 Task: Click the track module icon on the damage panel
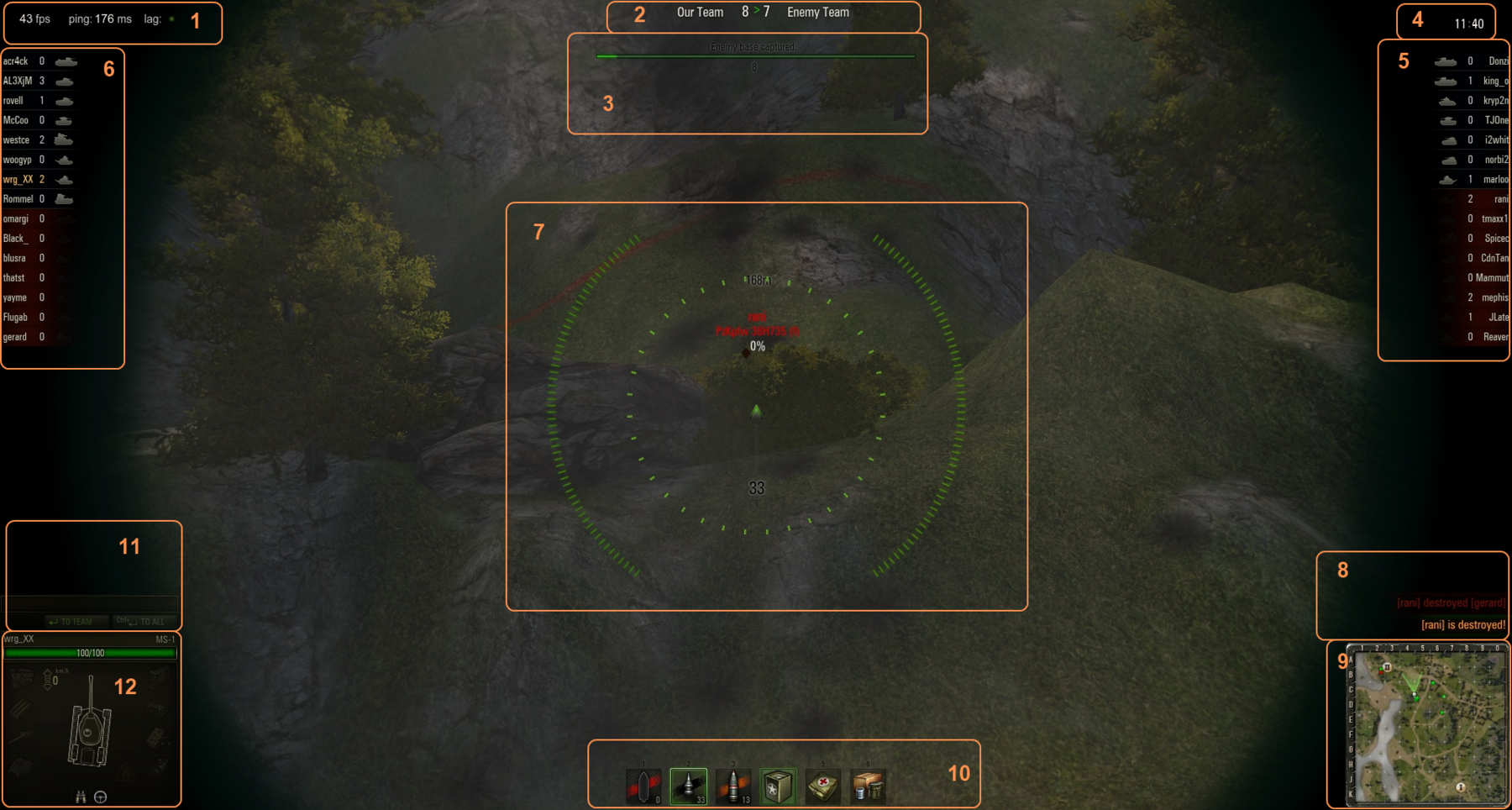pos(160,679)
